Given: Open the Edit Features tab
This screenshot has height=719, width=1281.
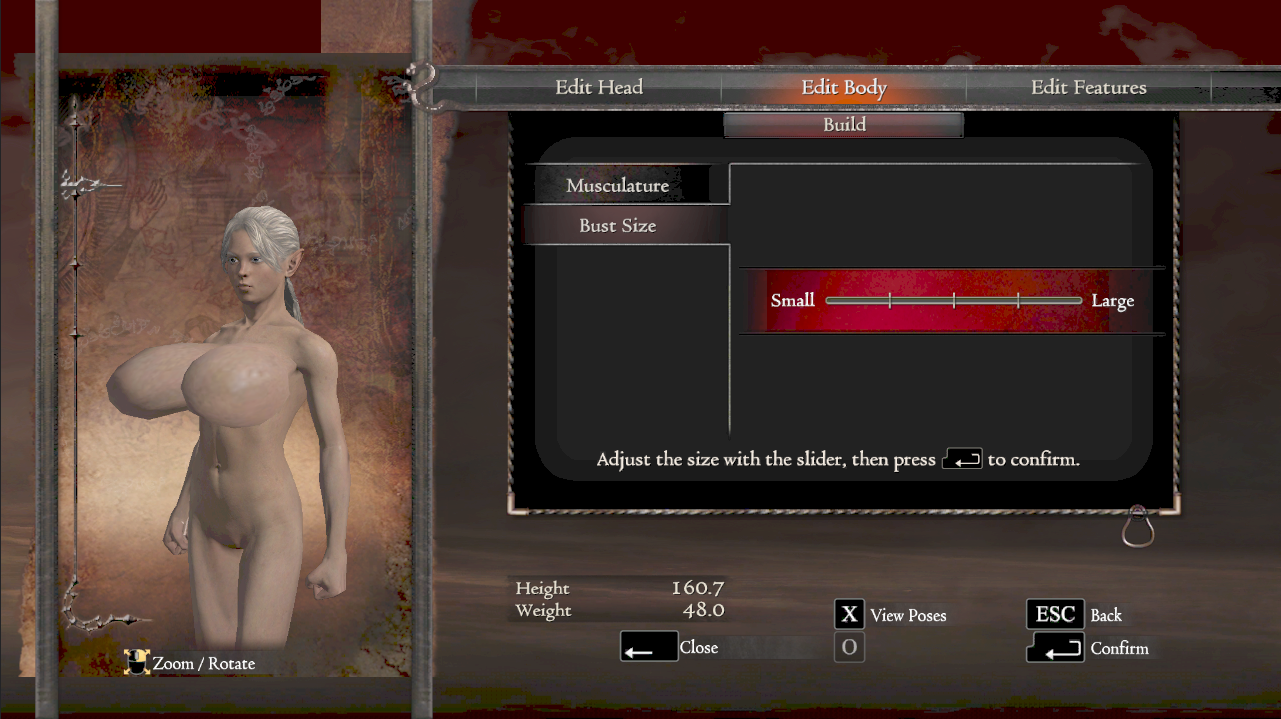Looking at the screenshot, I should (x=1088, y=88).
